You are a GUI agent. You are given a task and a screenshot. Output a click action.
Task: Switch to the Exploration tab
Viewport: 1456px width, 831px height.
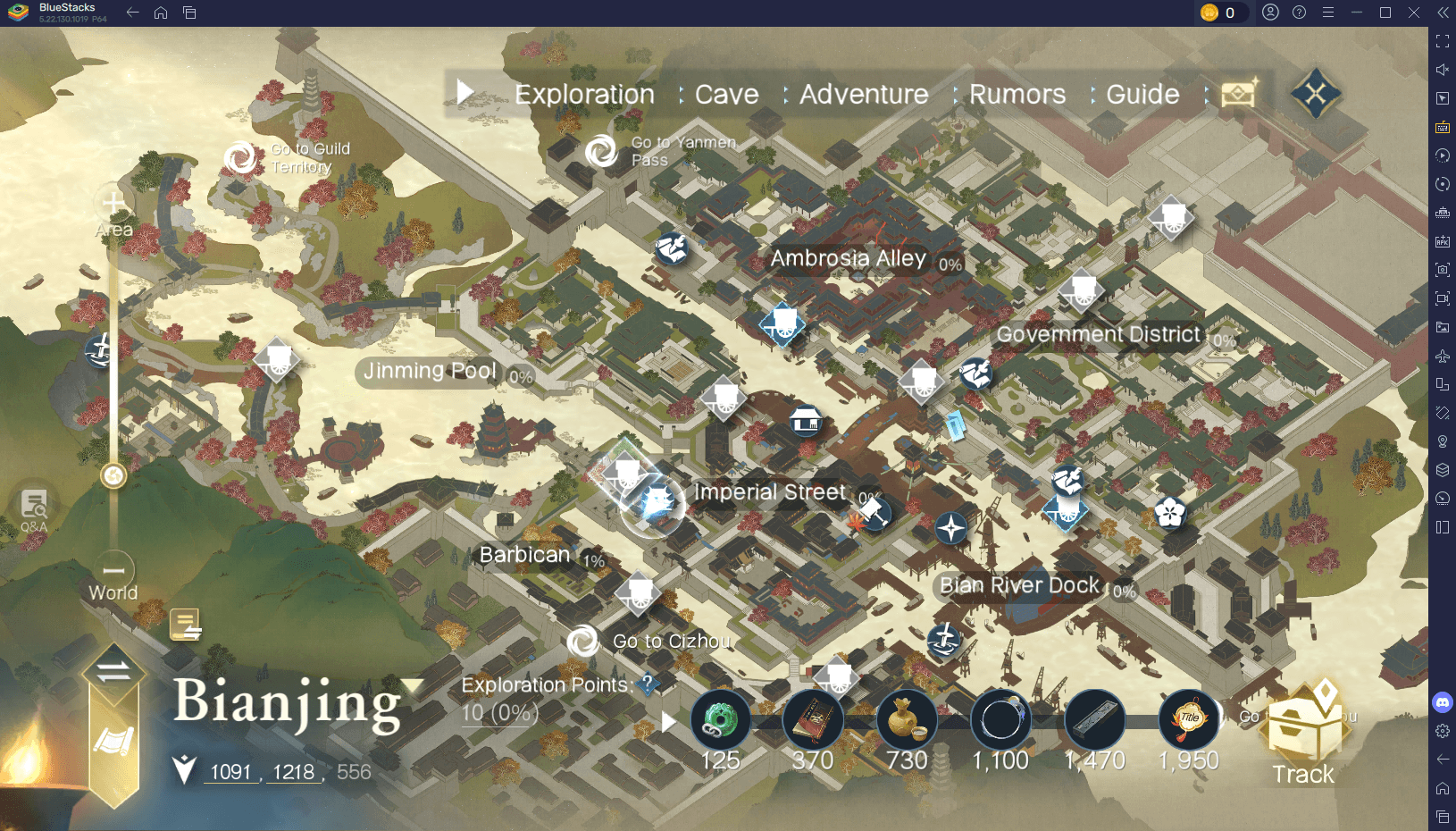point(584,95)
